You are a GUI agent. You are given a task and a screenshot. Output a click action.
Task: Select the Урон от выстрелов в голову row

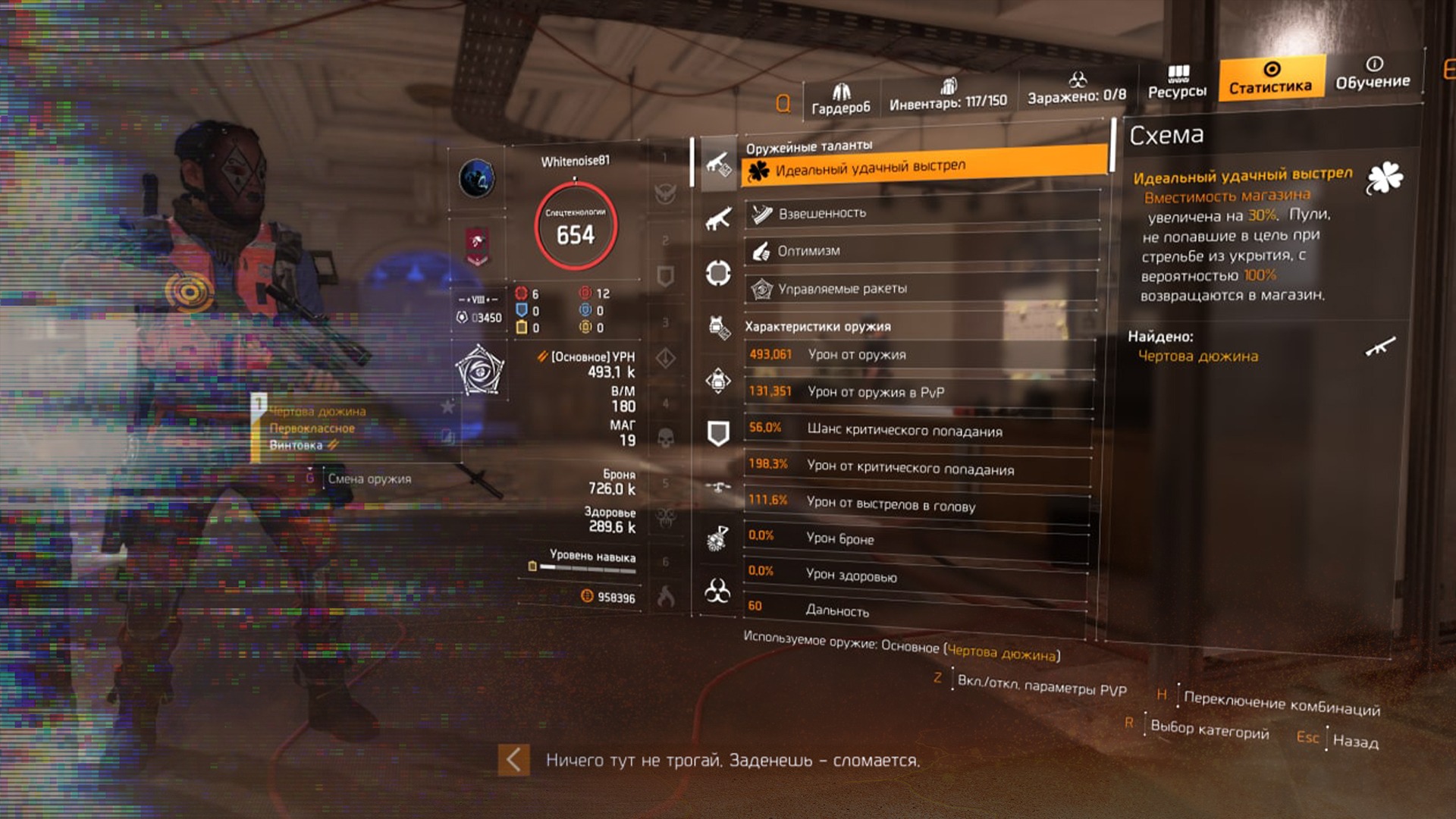[916, 504]
